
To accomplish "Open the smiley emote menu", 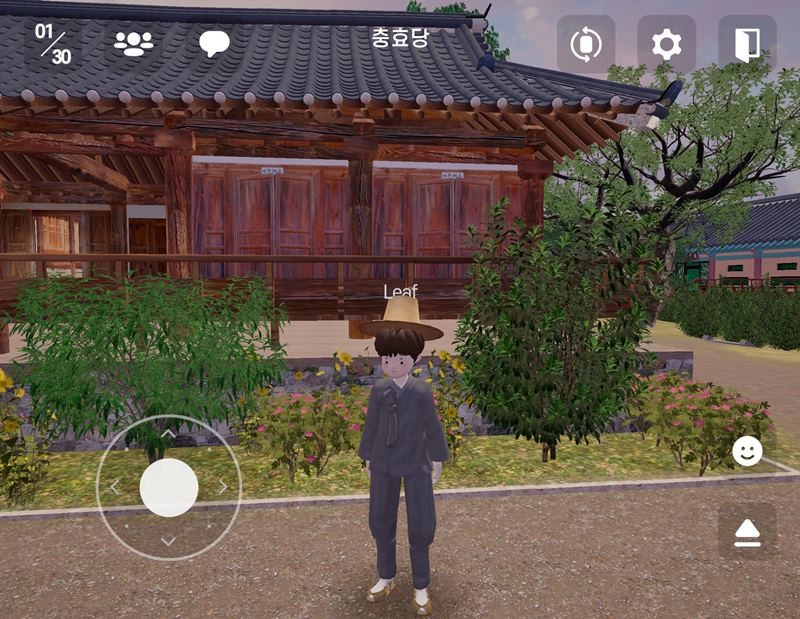I will click(747, 451).
